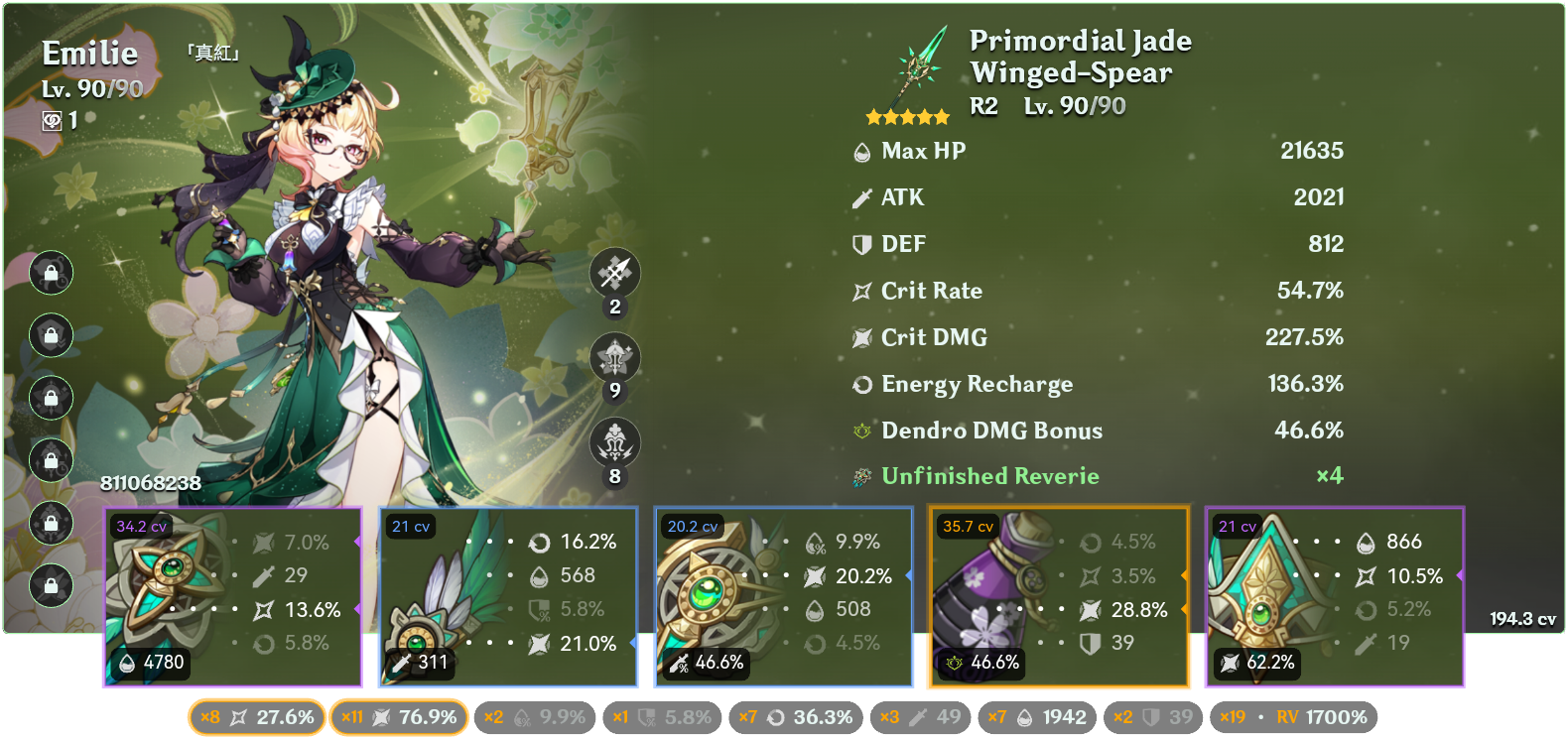1568x741 pixels.
Task: Open the Elemental Burst talent icon at level 8
Action: pos(612,444)
